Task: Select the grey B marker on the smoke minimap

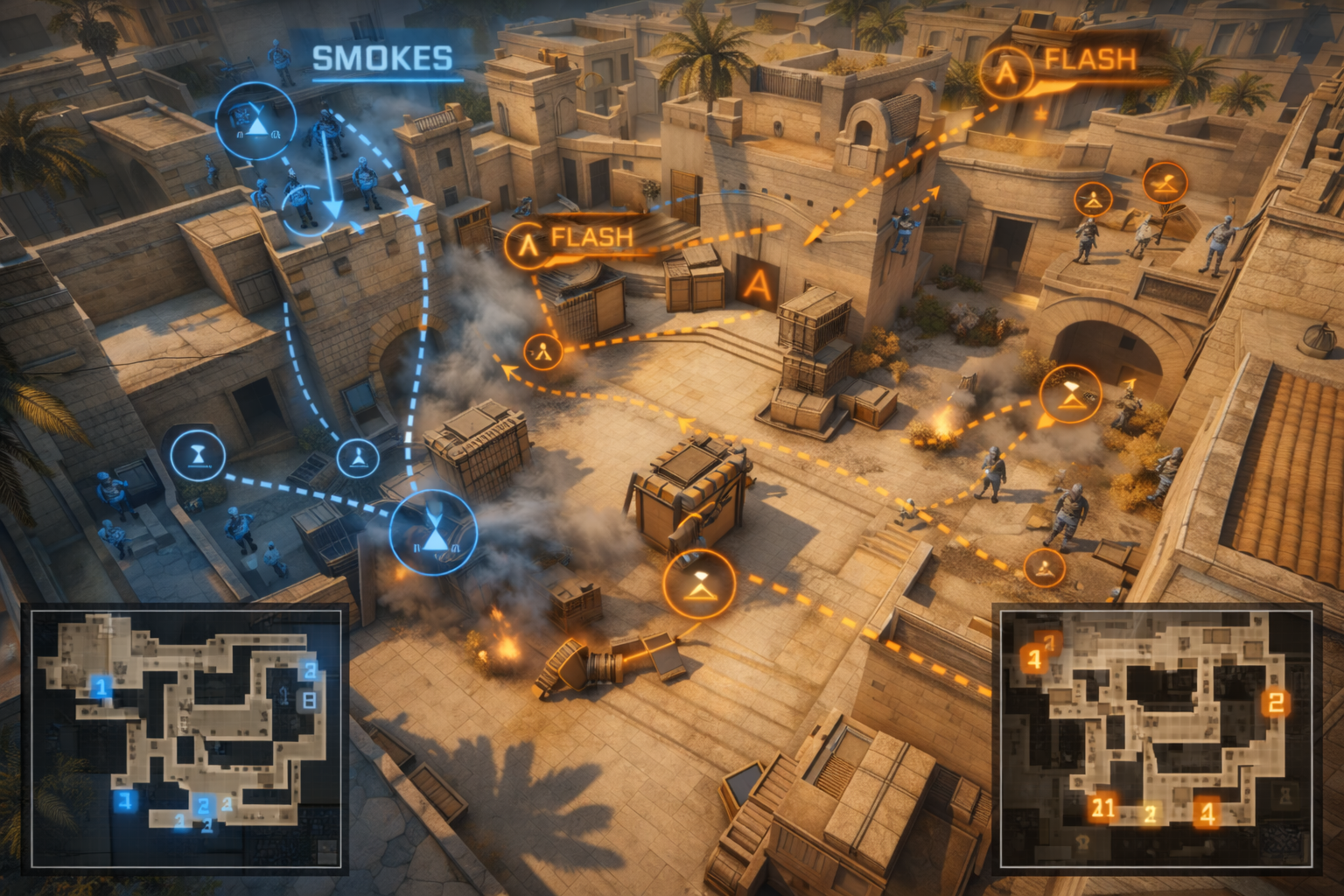Action: coord(308,700)
